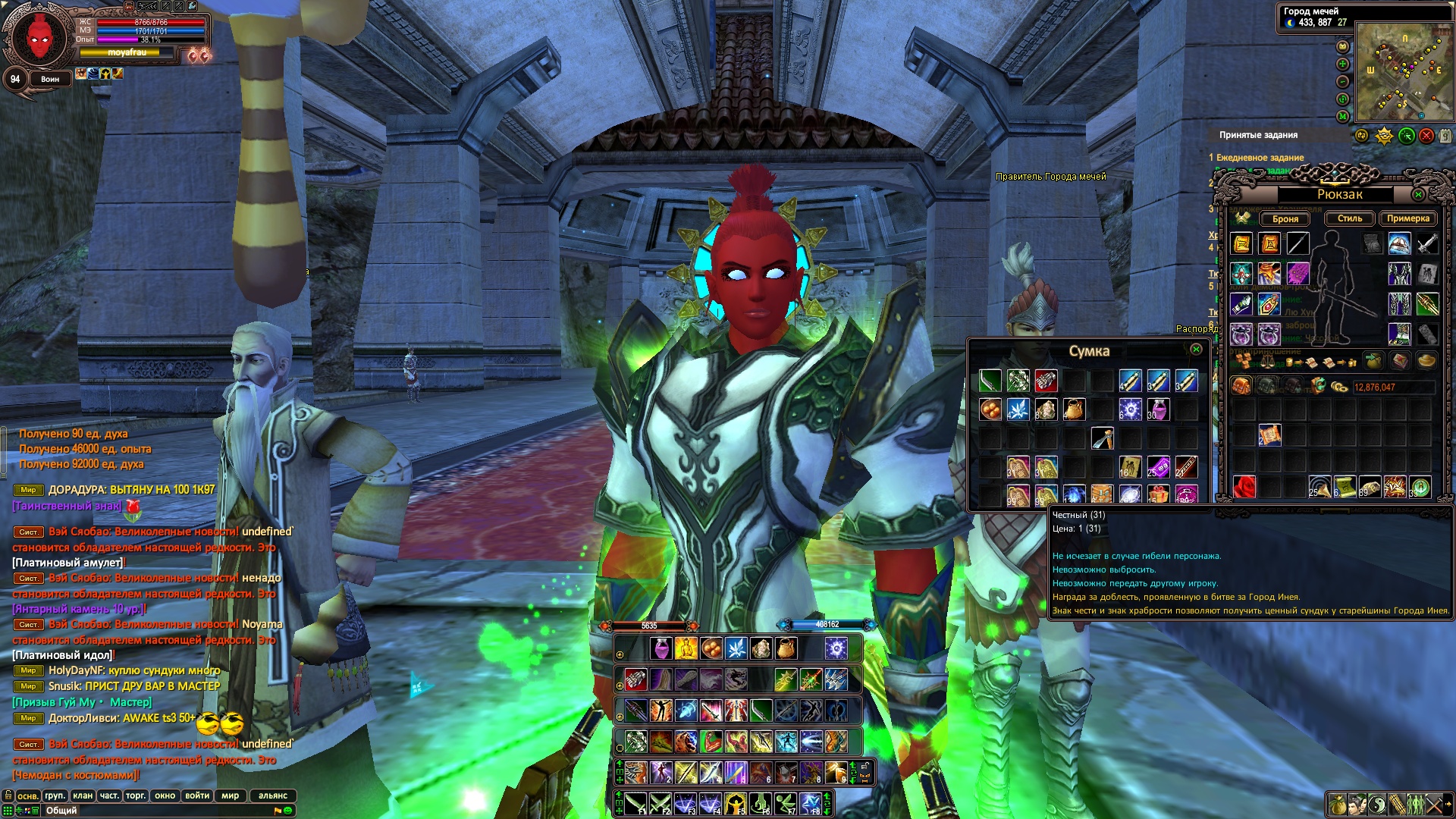Click the red gauntlet item in Сумка
The height and width of the screenshot is (819, 1456).
point(1046,381)
